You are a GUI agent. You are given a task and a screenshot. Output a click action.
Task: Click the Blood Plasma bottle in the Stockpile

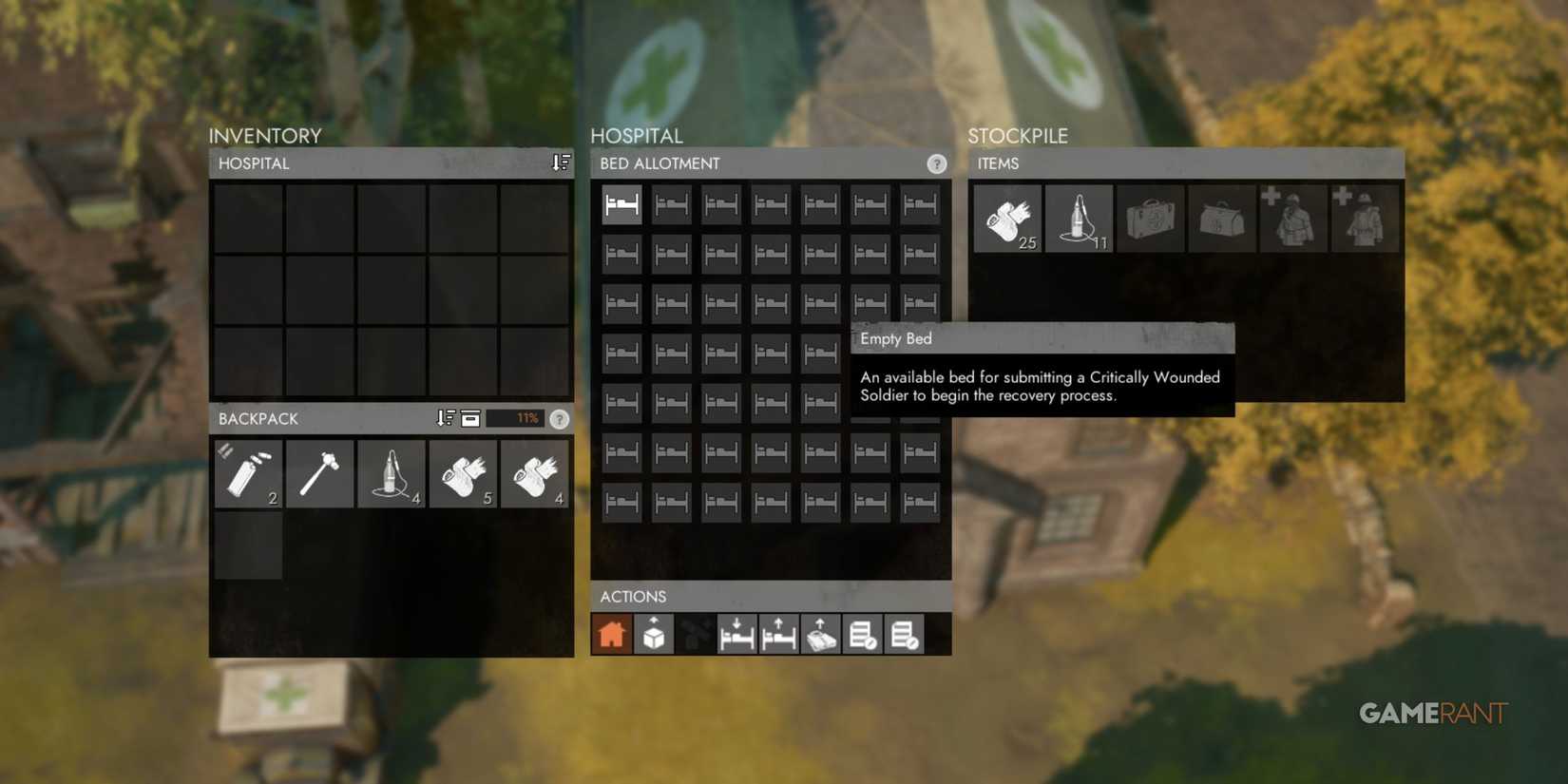coord(1079,217)
